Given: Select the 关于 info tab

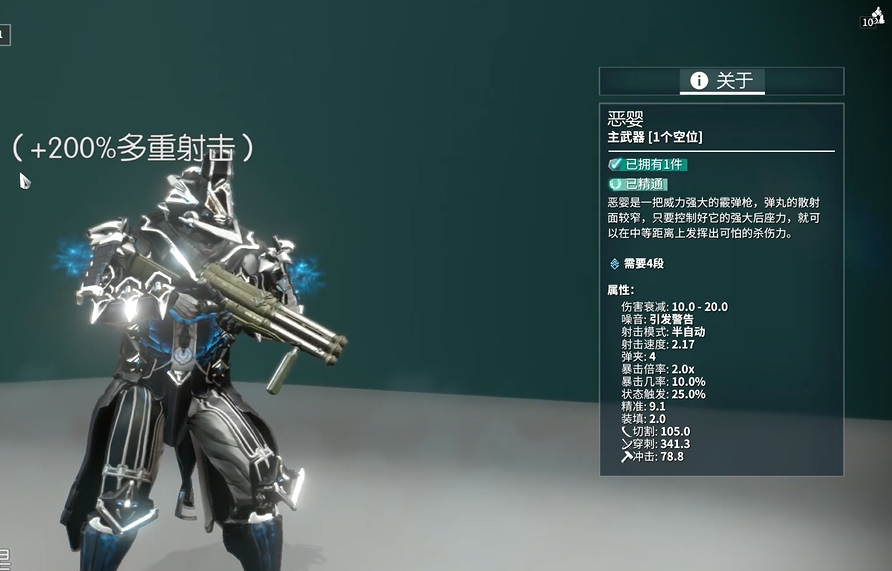Looking at the screenshot, I should click(722, 81).
